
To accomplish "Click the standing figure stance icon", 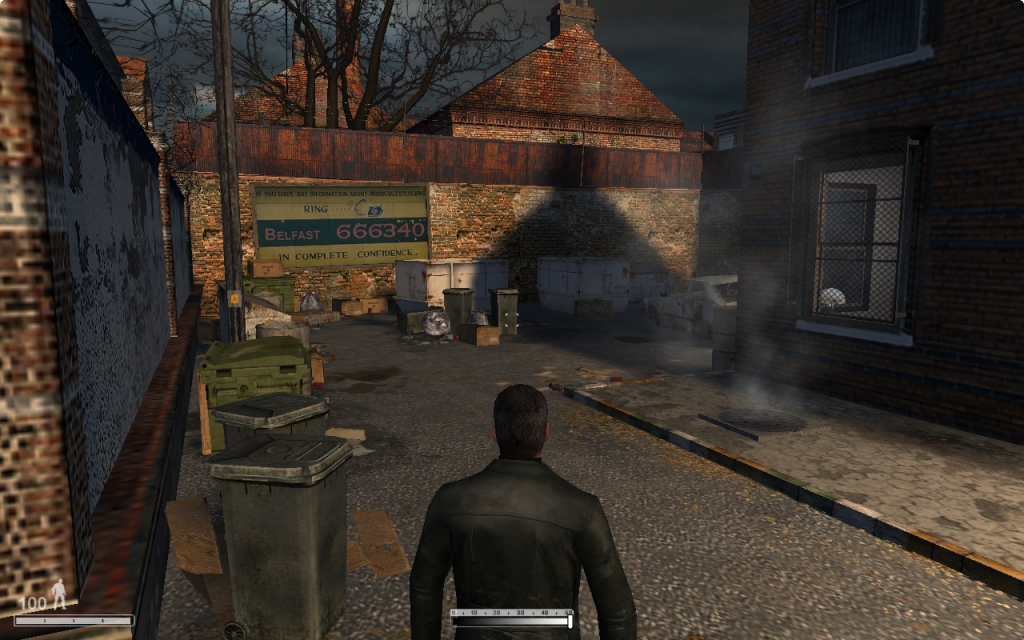I will (59, 594).
